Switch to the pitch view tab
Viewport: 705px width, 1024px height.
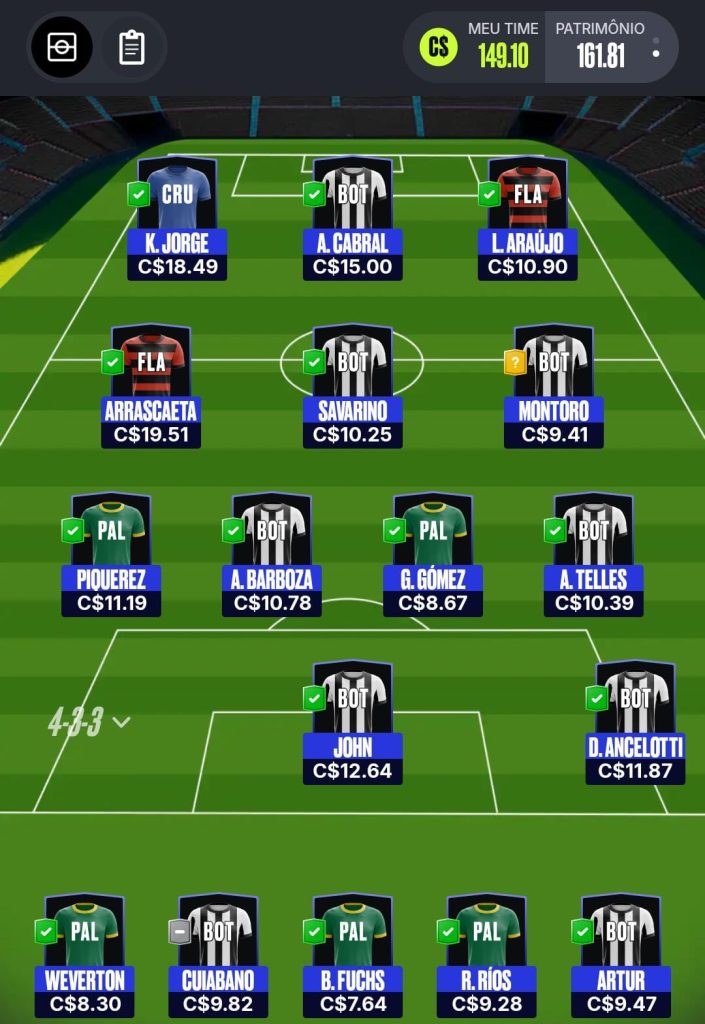click(62, 47)
